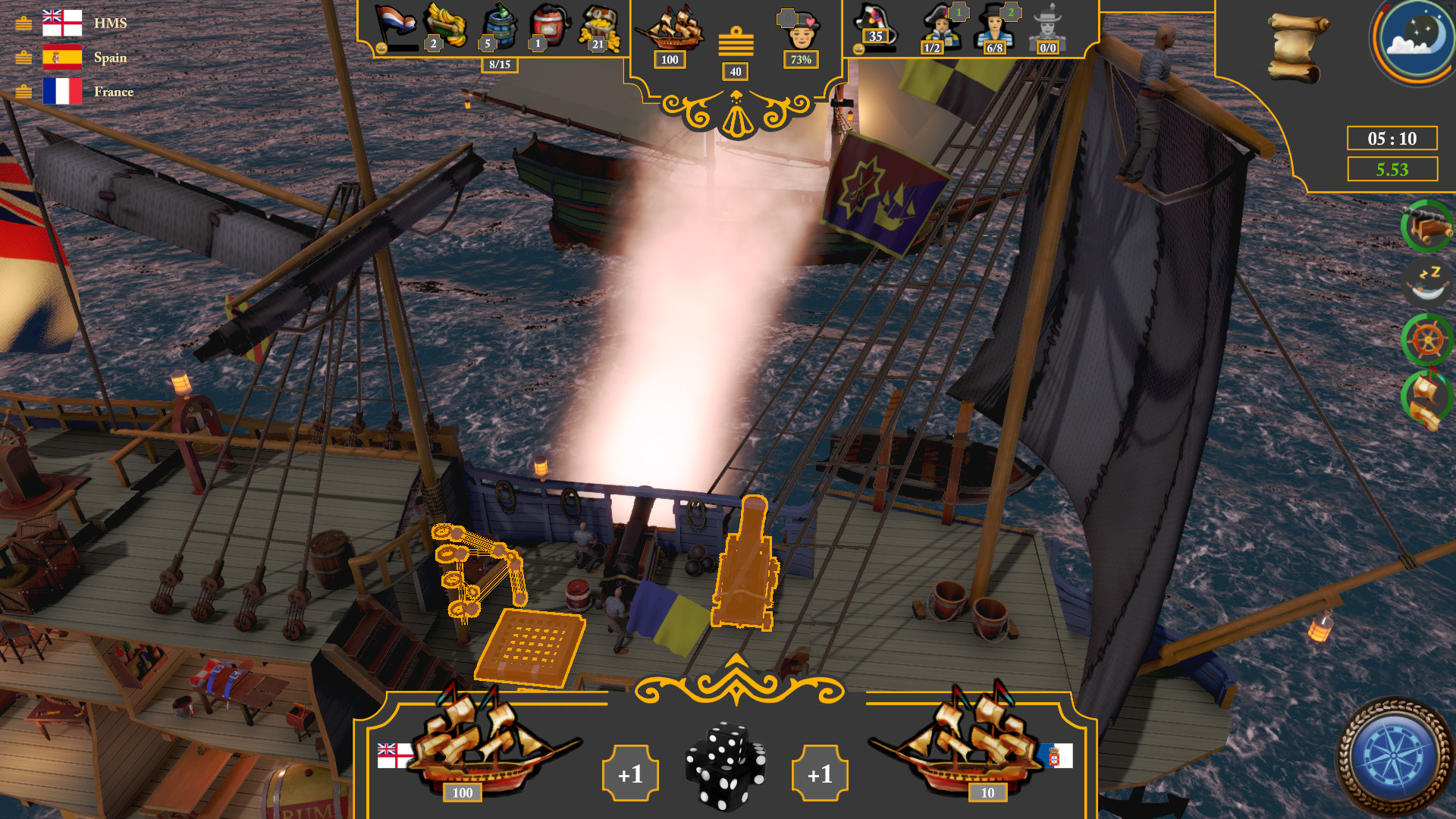1456x819 pixels.
Task: Open the quest scroll
Action: pyautogui.click(x=1298, y=47)
